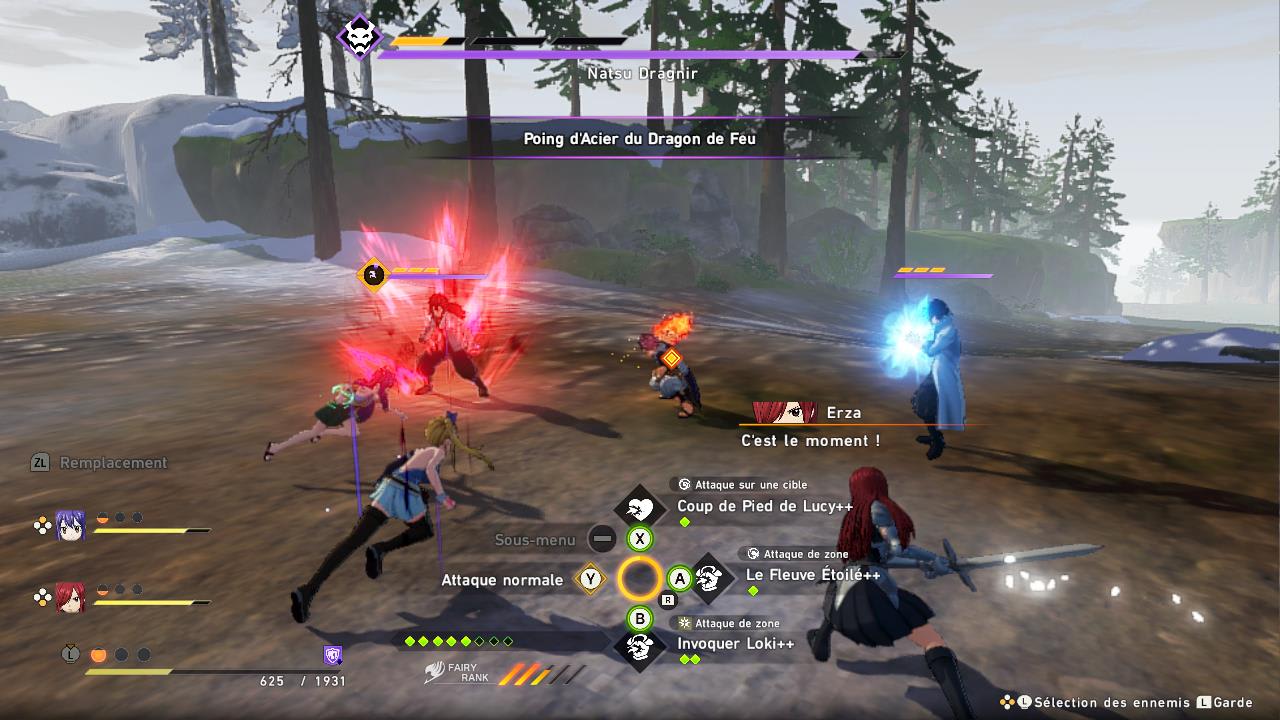Select the black round marker above the red-aura enemy
The image size is (1280, 720).
373,273
